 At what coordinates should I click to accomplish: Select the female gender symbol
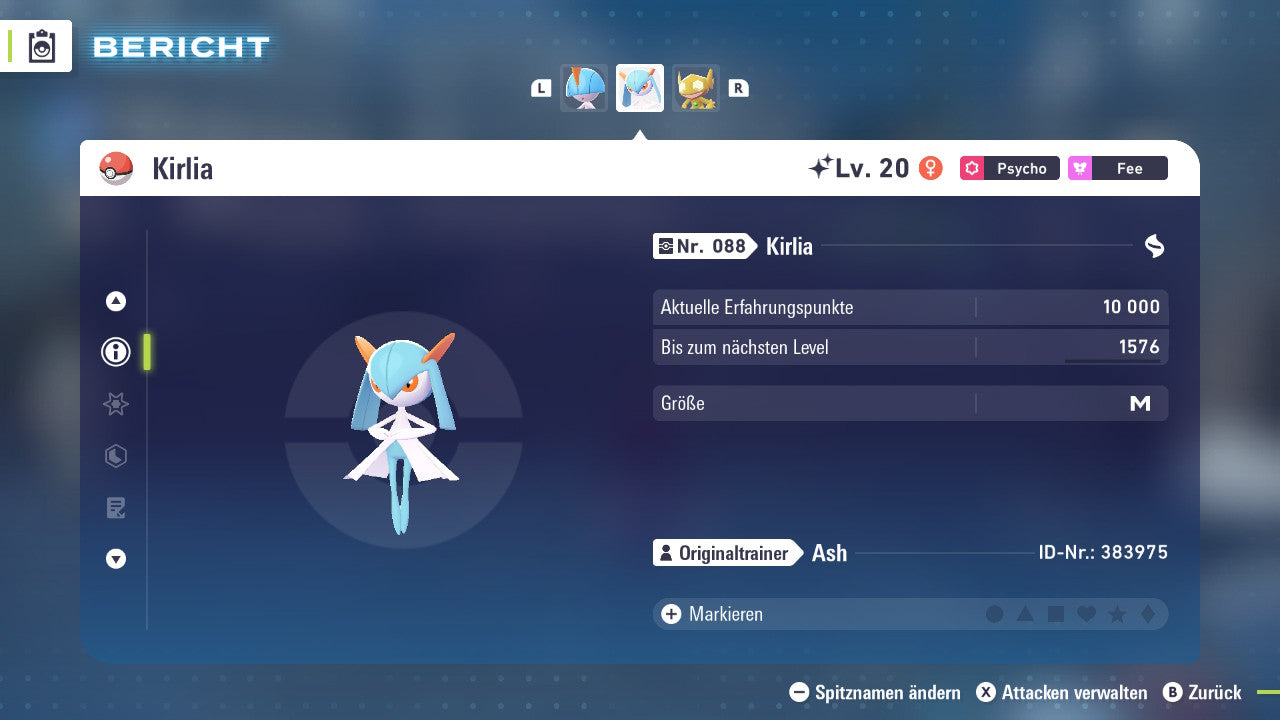[x=930, y=168]
